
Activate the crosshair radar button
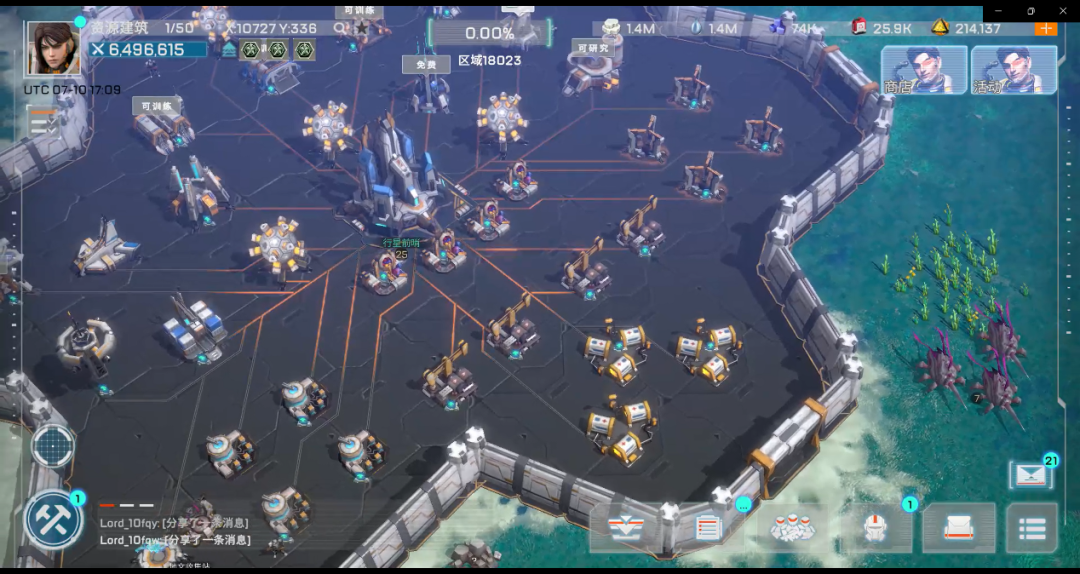click(53, 446)
